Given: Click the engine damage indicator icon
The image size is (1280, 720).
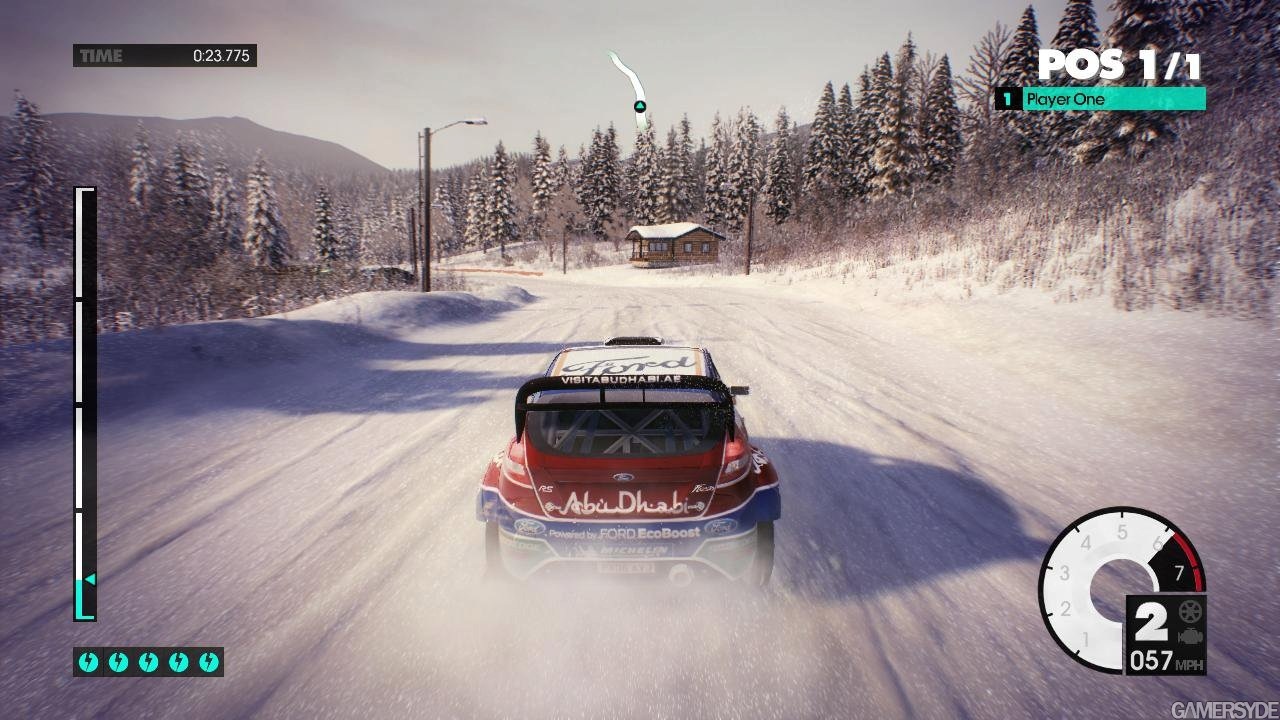Looking at the screenshot, I should click(1190, 636).
